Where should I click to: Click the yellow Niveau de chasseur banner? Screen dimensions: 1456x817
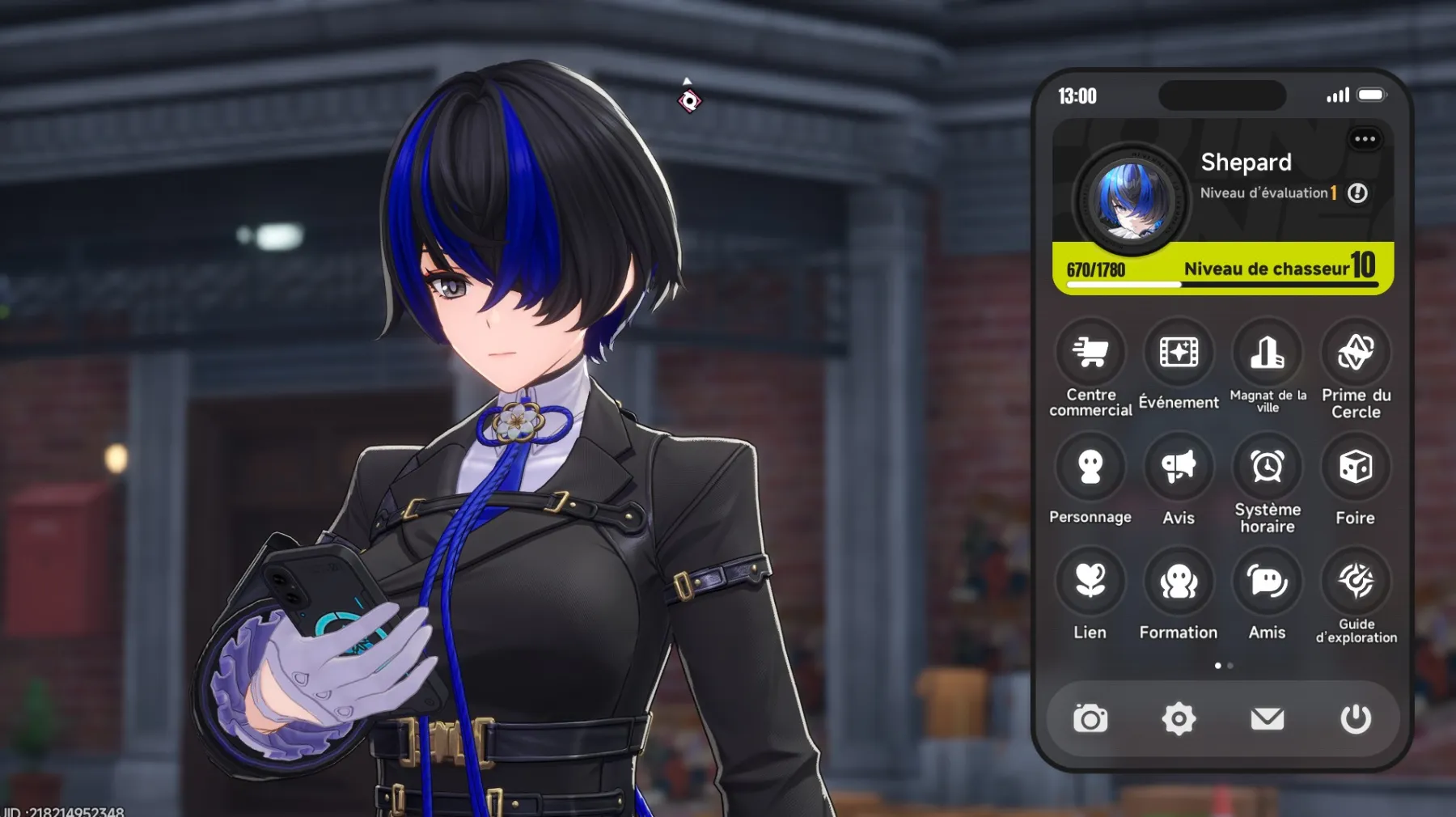[1222, 269]
